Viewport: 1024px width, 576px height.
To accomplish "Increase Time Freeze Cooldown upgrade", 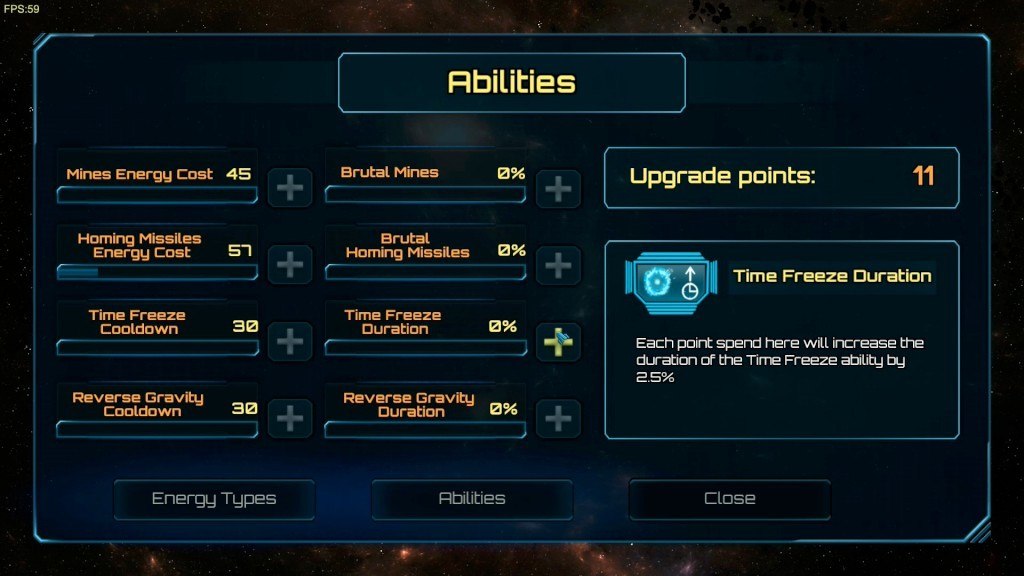I will pos(289,341).
